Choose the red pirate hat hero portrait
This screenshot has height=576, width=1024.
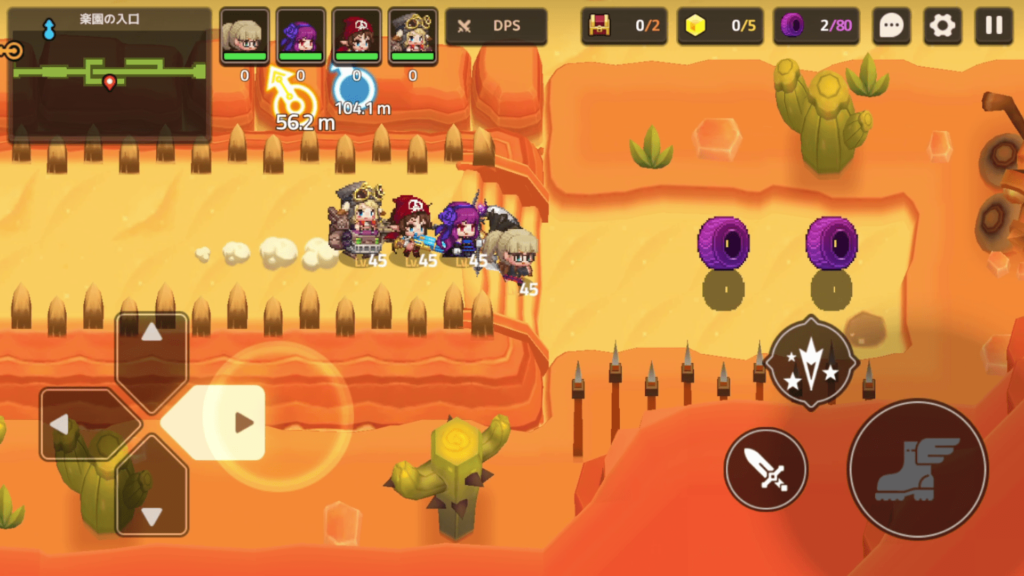coord(356,36)
